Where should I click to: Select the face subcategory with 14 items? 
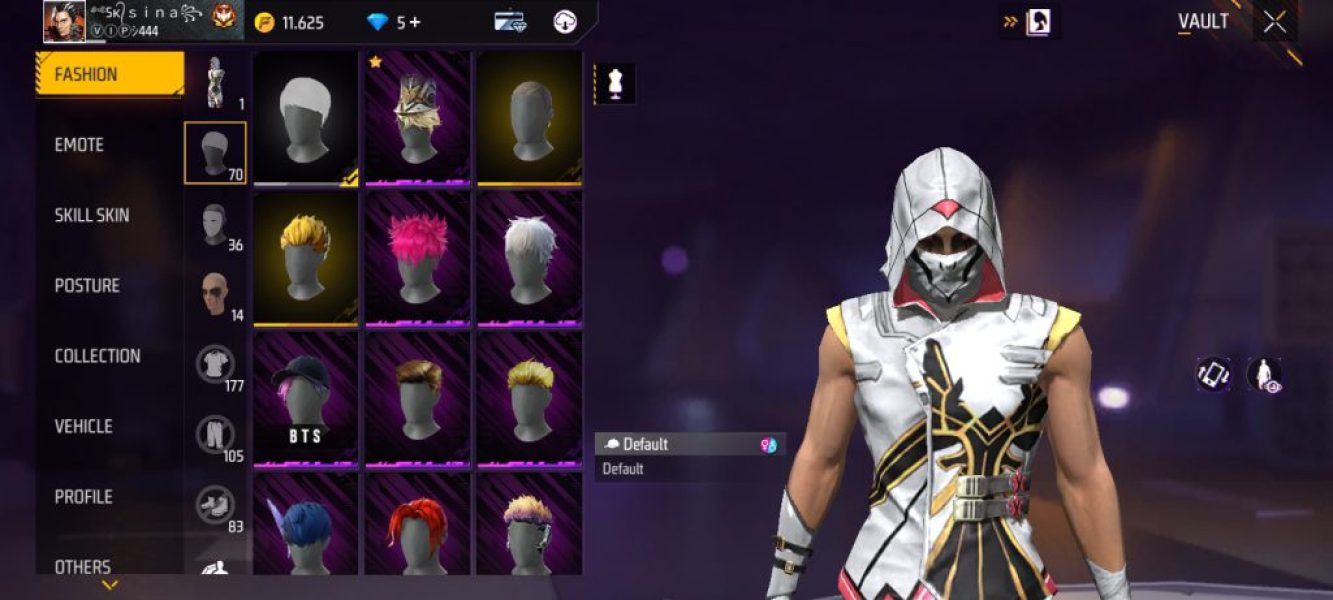[x=215, y=295]
